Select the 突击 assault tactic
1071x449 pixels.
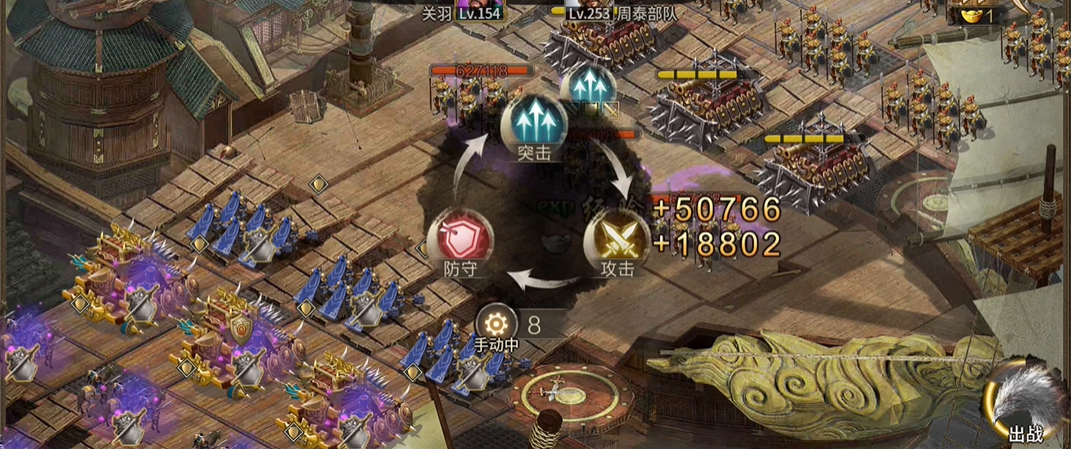534,122
